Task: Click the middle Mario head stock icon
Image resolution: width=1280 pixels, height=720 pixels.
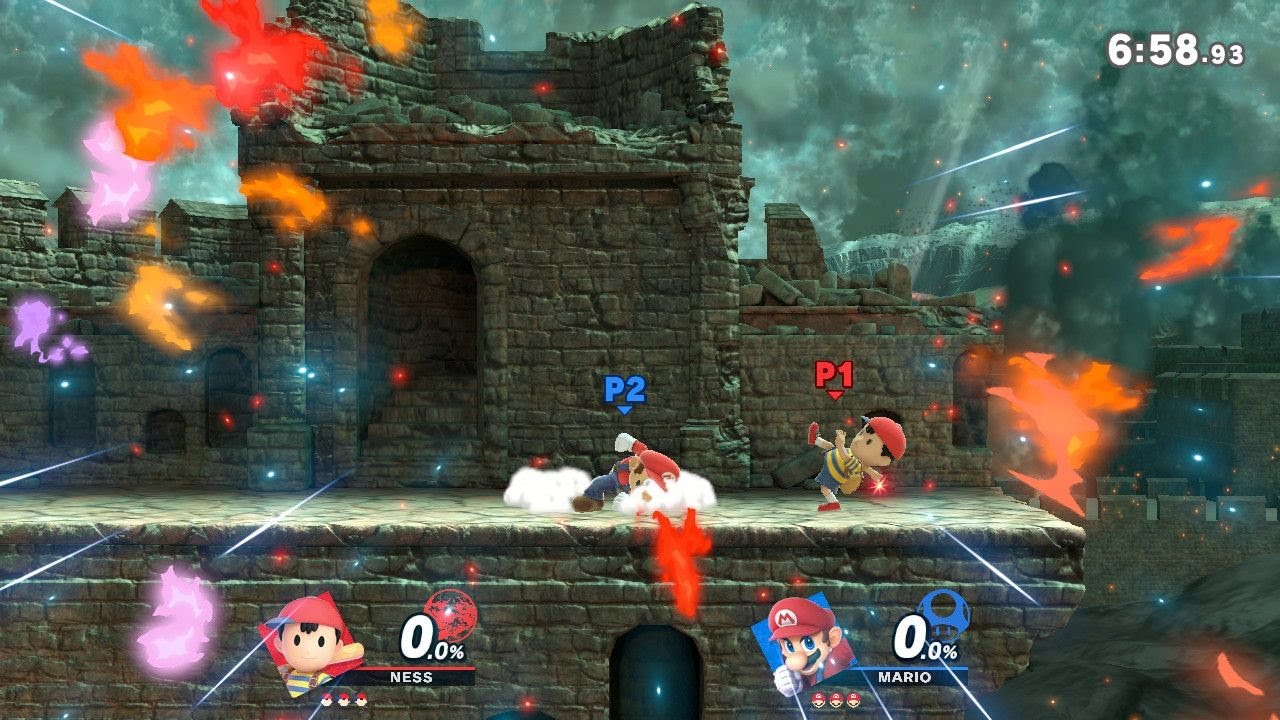Action: coord(835,701)
